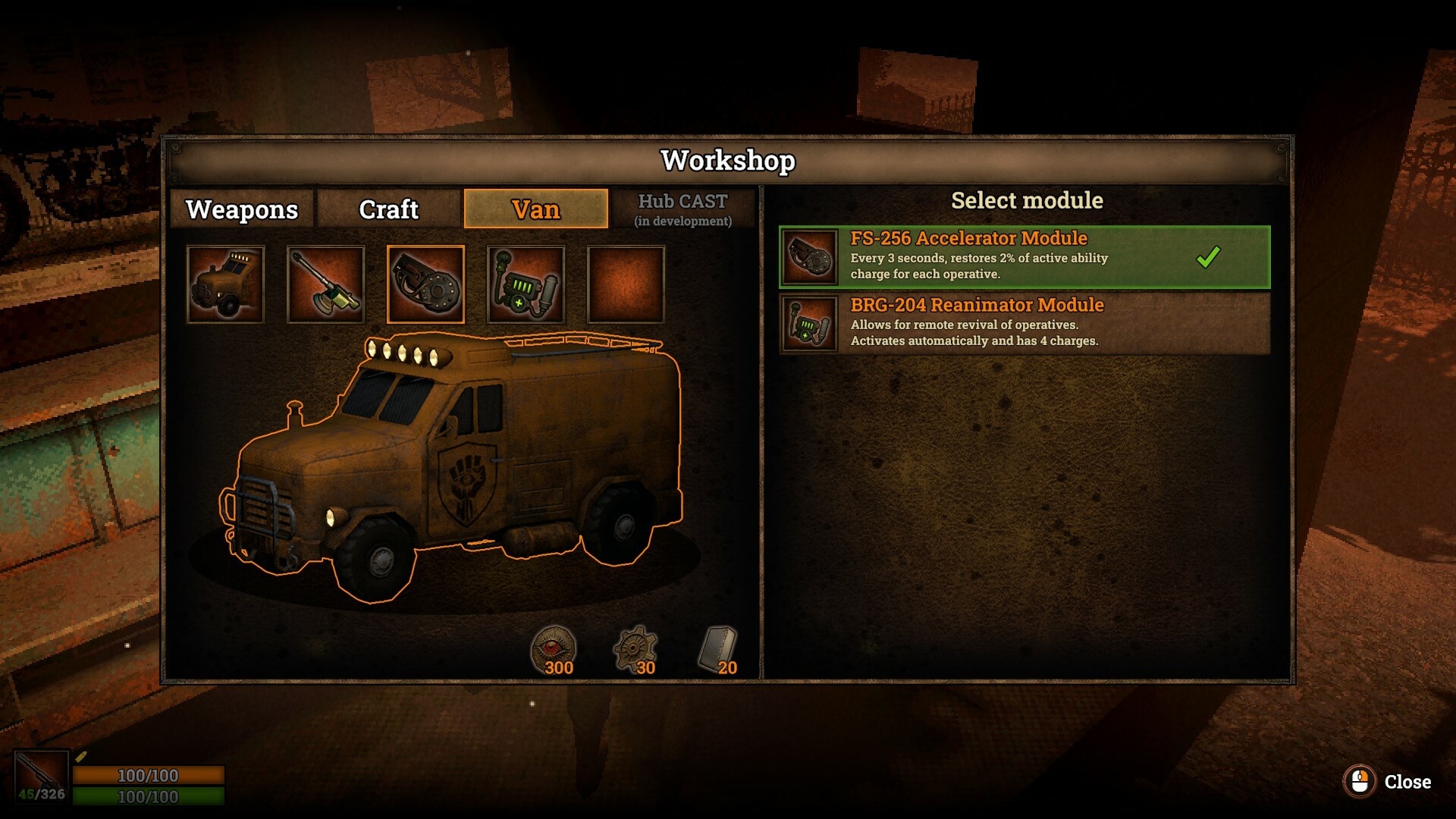Screen dimensions: 1456x819
Task: Click the Hub CAST tab
Action: (682, 209)
